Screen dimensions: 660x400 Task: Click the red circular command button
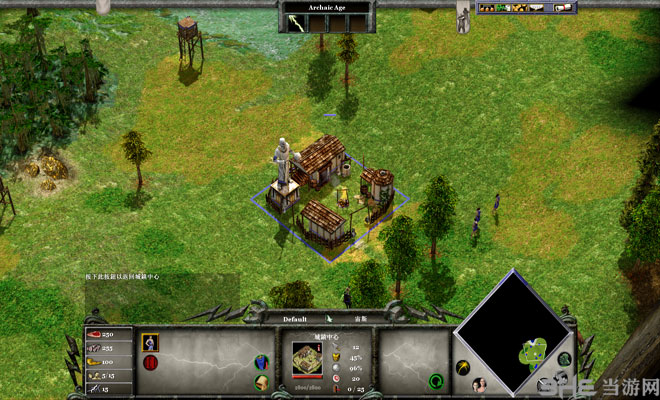(x=151, y=363)
